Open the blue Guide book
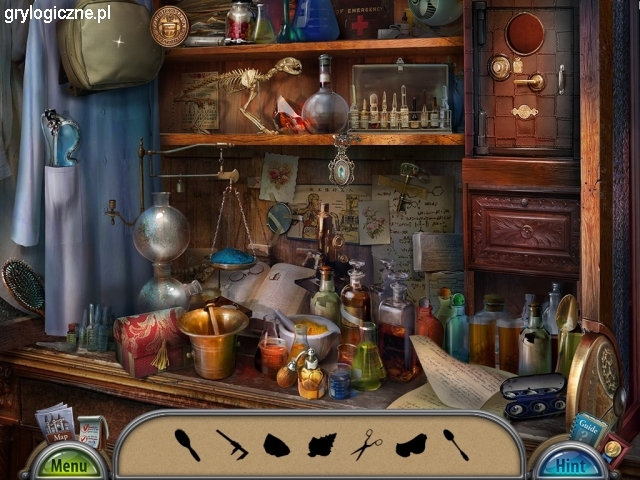Screen dimensions: 640x480 [x=587, y=427]
